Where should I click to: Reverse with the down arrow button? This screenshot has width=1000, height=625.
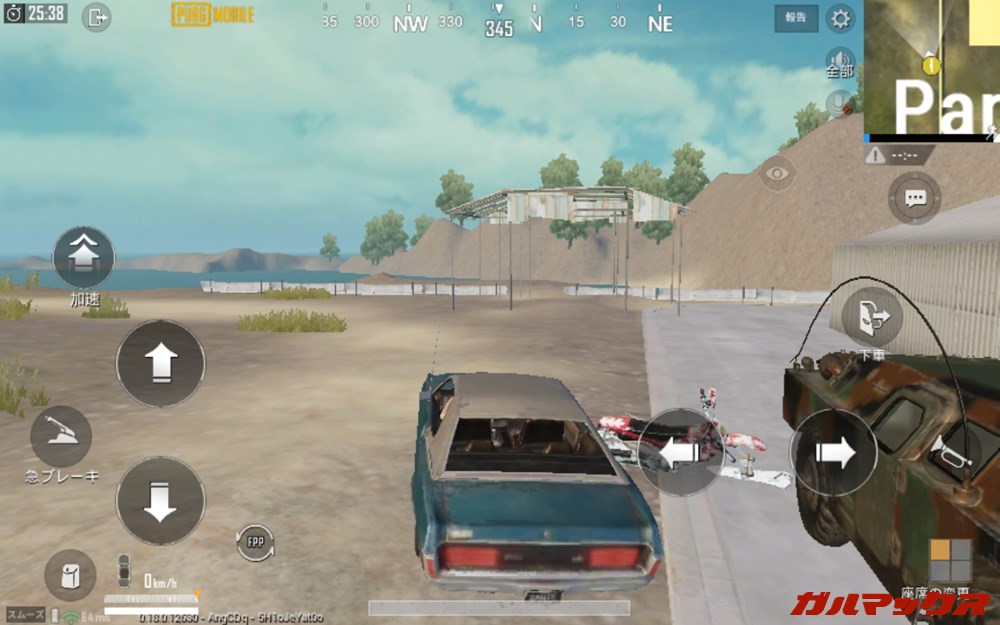(161, 501)
